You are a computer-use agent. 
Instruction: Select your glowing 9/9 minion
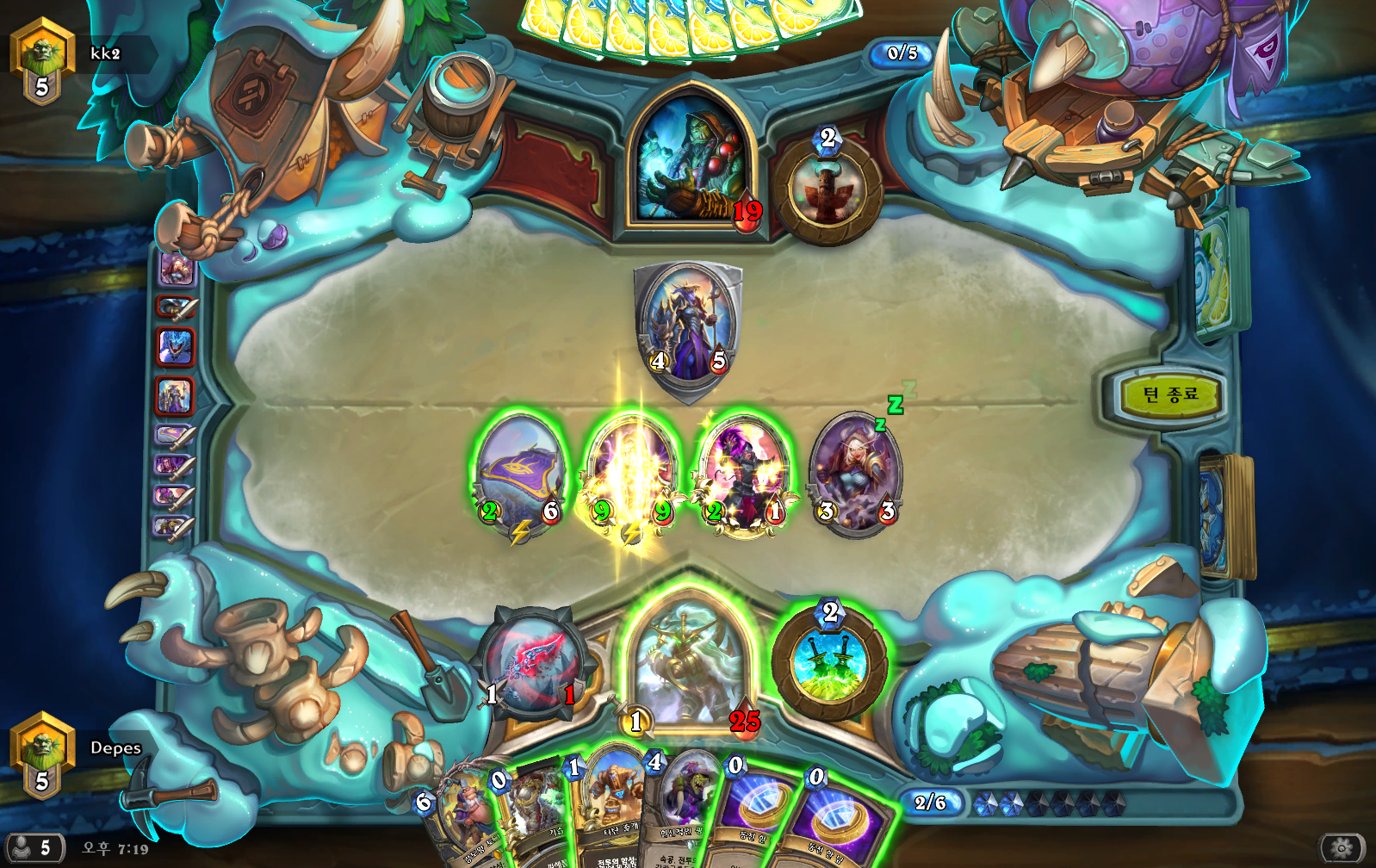pos(631,474)
